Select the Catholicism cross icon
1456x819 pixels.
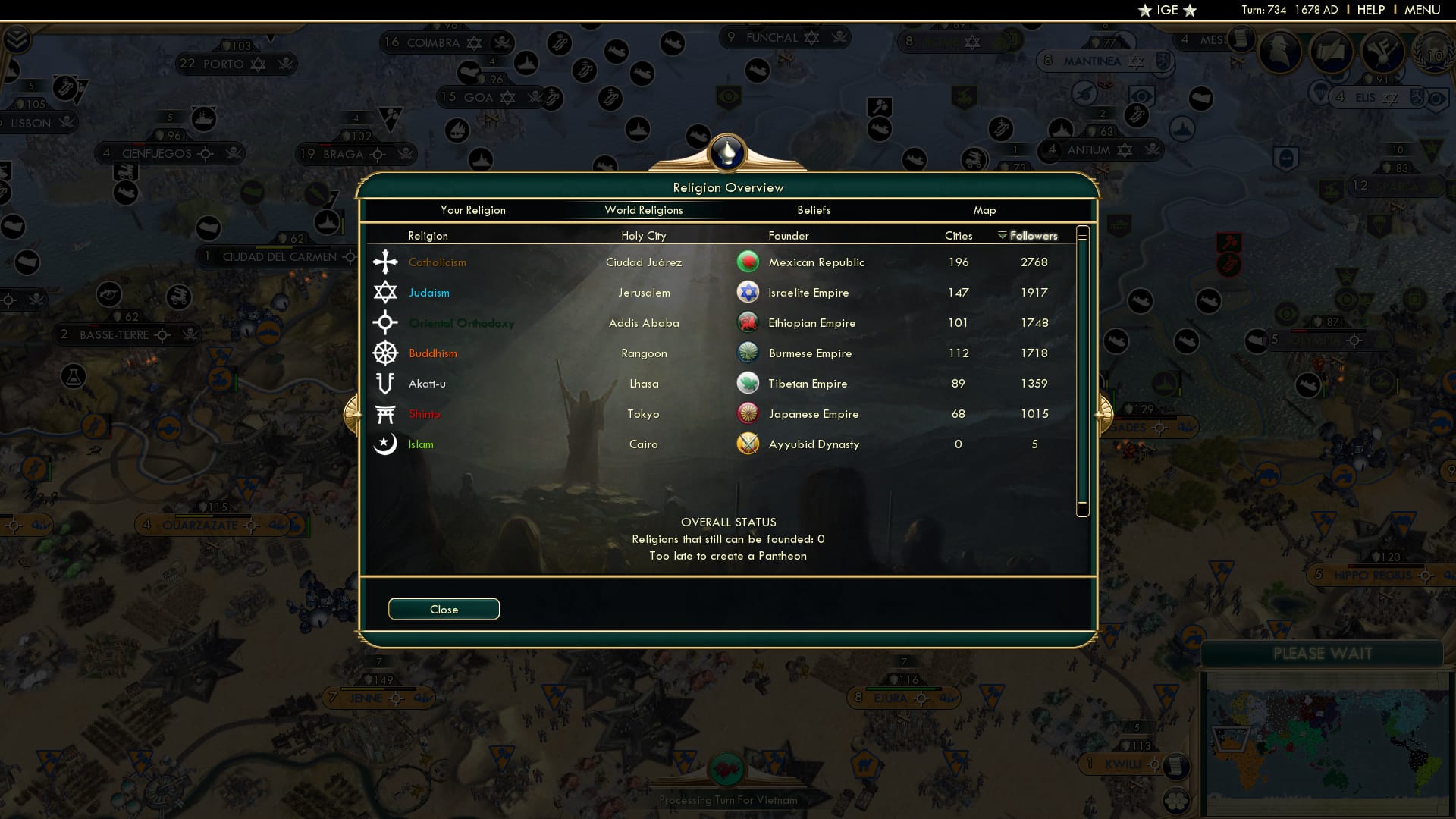[x=385, y=262]
